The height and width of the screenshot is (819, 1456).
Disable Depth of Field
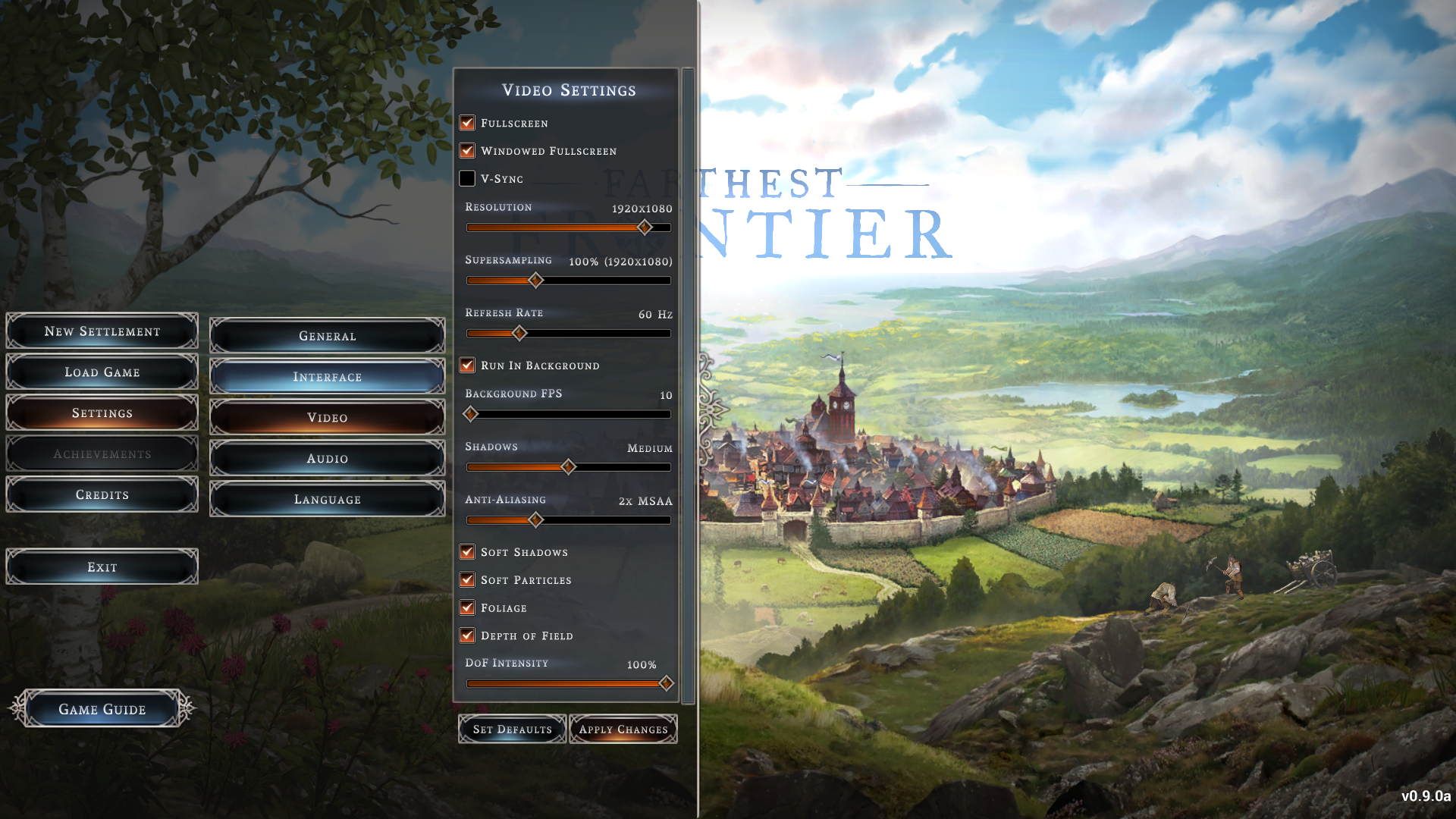click(x=467, y=635)
